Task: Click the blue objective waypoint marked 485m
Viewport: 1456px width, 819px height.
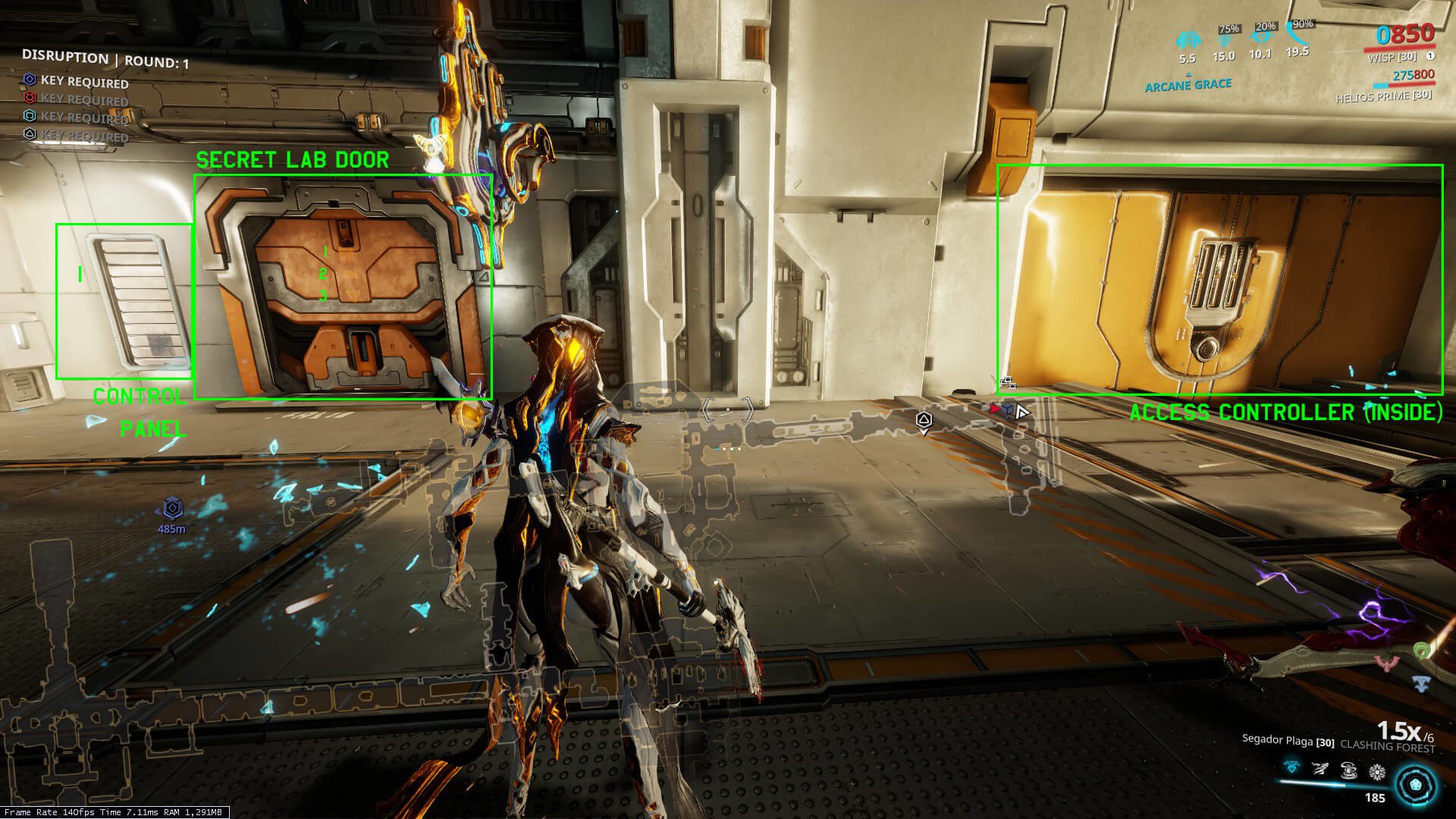Action: (173, 508)
